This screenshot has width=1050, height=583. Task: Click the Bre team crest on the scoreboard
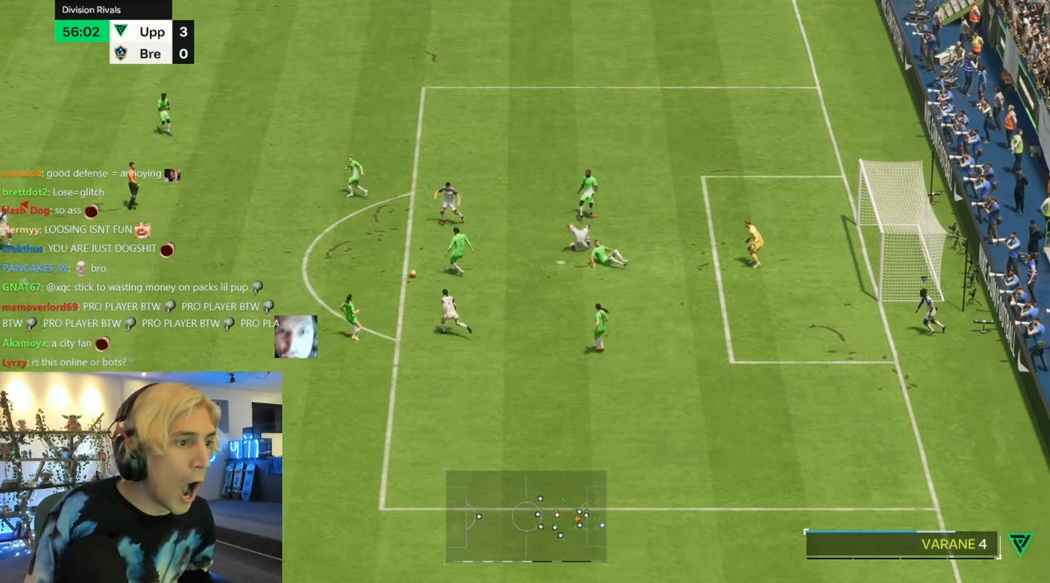tap(121, 54)
